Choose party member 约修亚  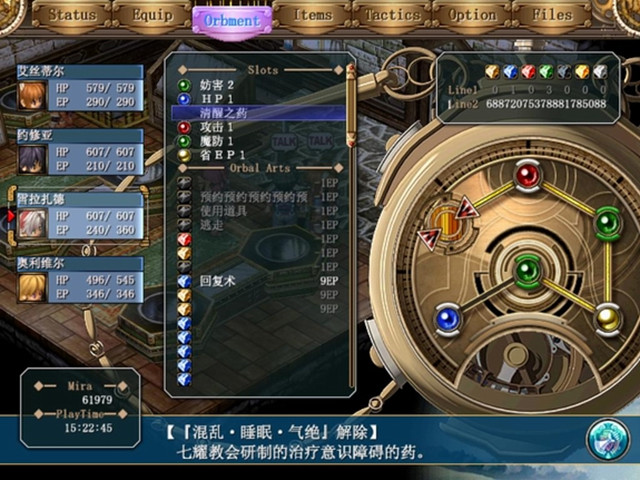(78, 152)
